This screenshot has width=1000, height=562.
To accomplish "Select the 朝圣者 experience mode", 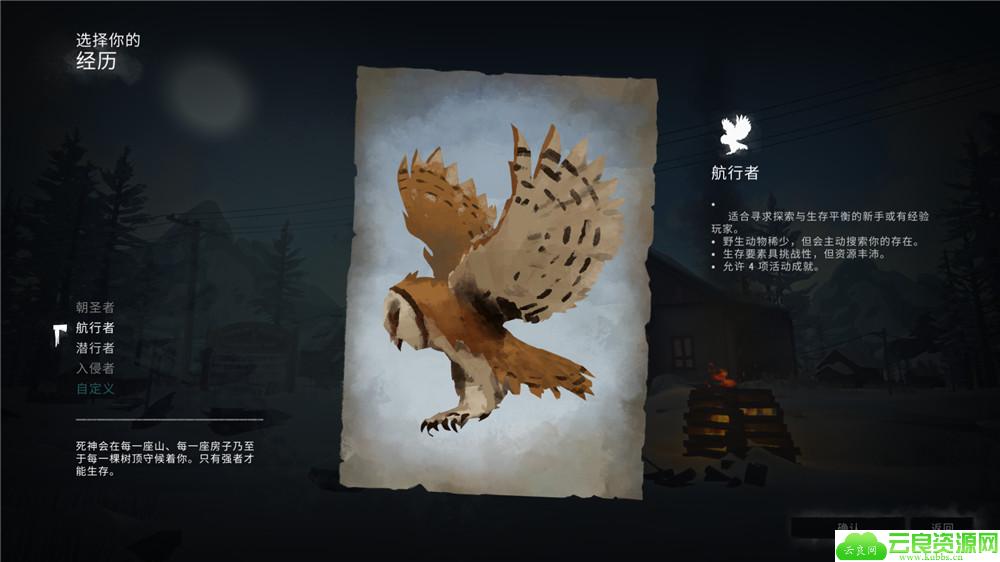I will [95, 307].
